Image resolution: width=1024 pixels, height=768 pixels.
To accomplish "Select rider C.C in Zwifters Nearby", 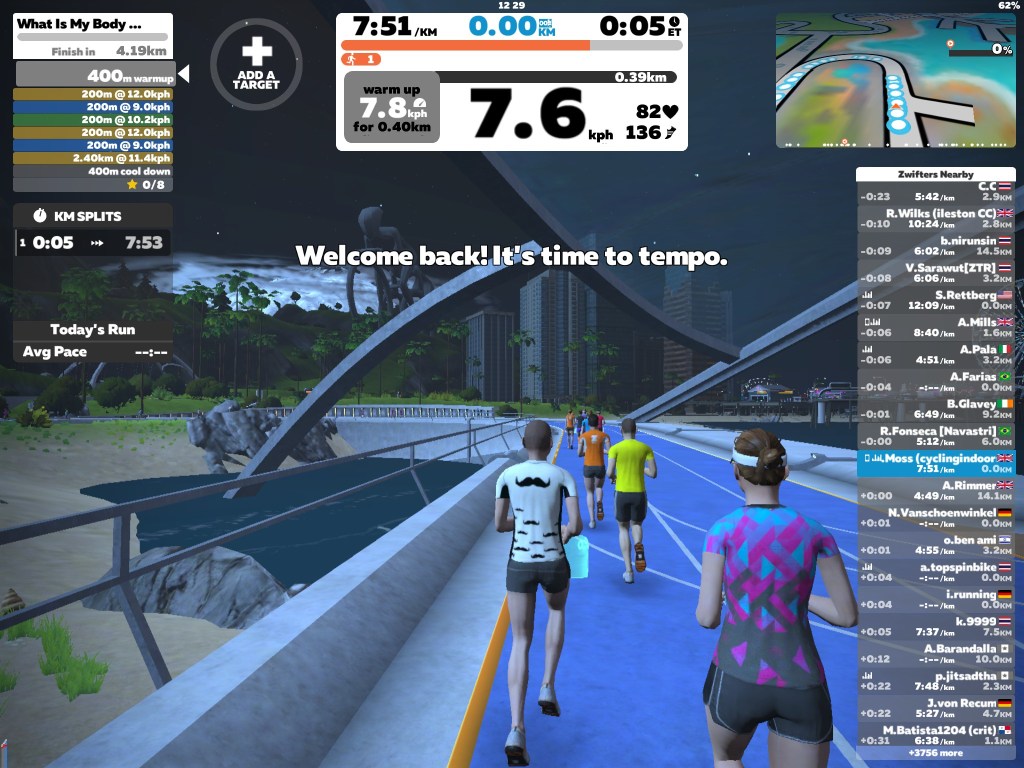I will (x=936, y=191).
